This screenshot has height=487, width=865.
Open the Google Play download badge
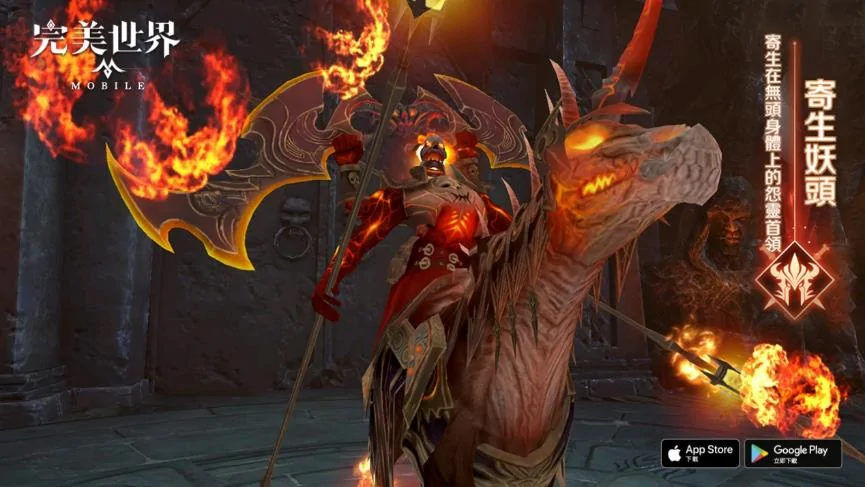[793, 453]
